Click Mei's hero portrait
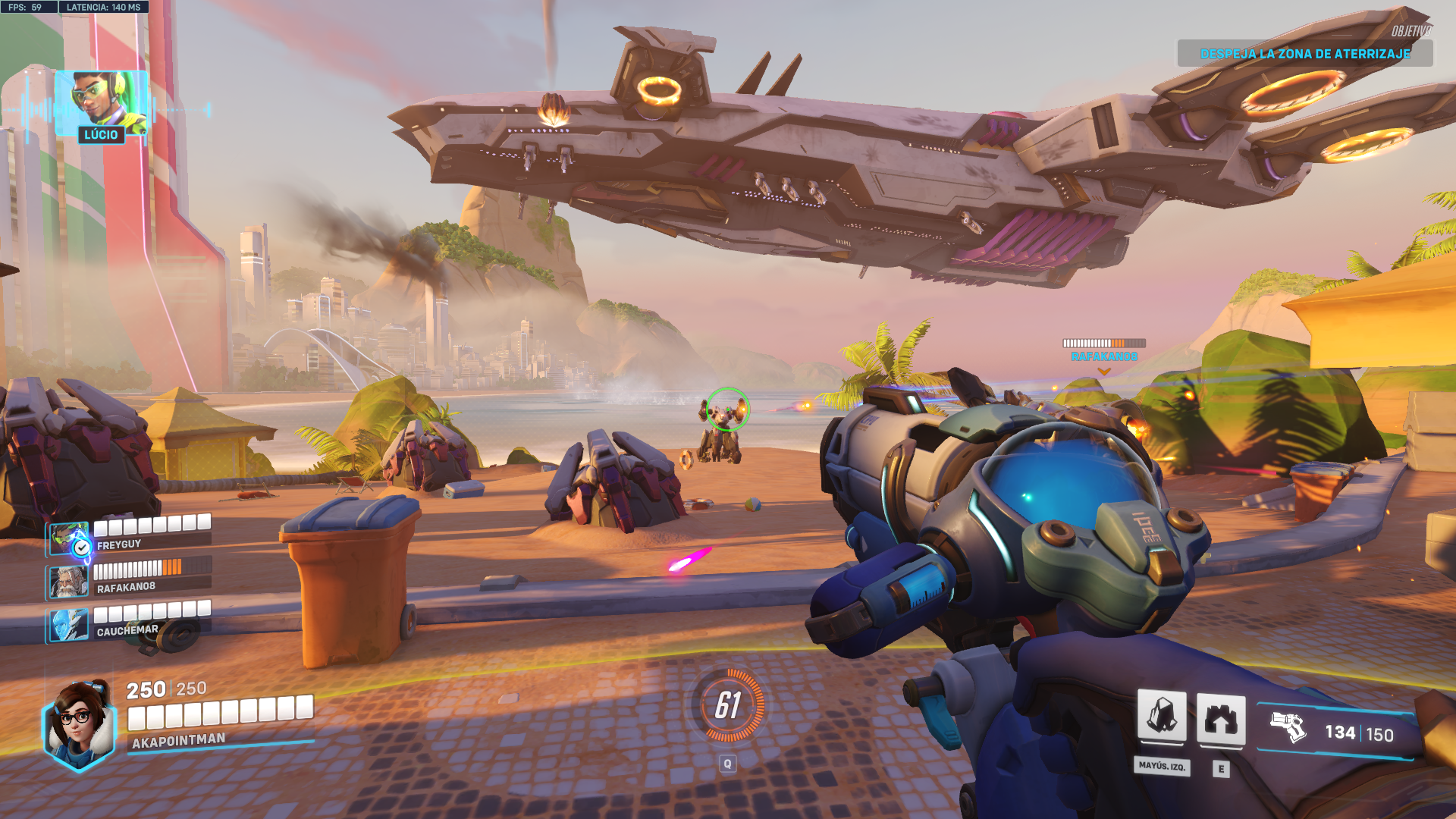 [x=79, y=724]
